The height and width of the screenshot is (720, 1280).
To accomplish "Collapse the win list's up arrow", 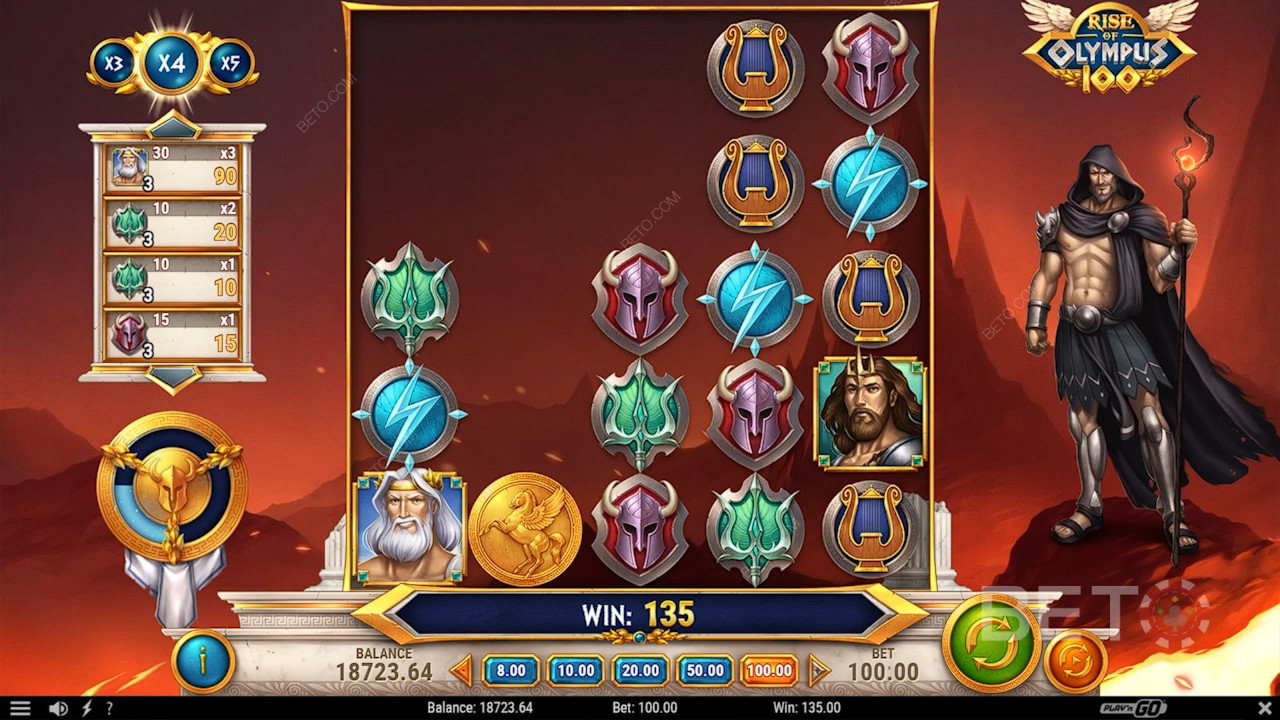I will point(173,127).
